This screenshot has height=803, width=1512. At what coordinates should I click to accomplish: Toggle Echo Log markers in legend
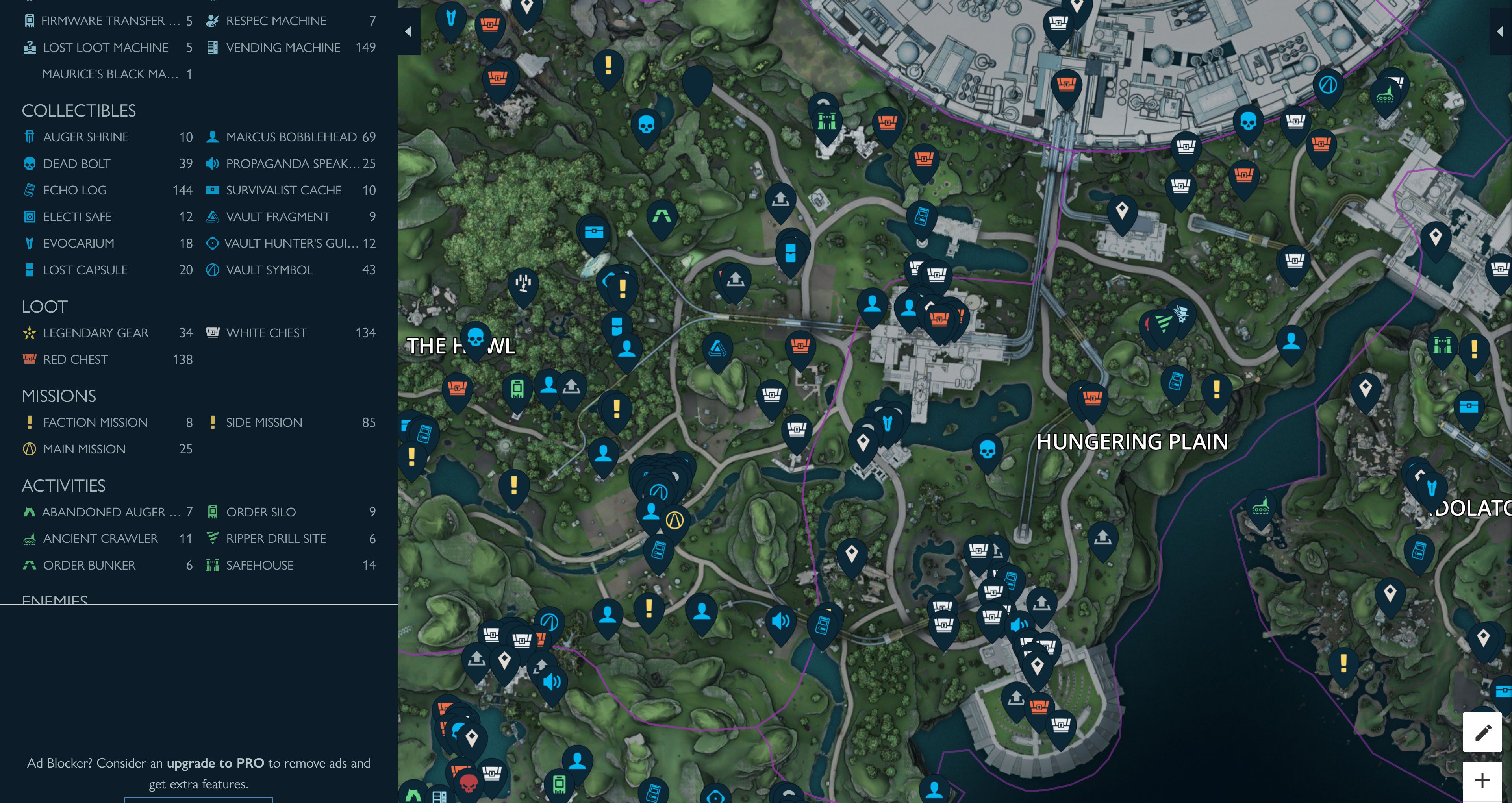(x=74, y=190)
